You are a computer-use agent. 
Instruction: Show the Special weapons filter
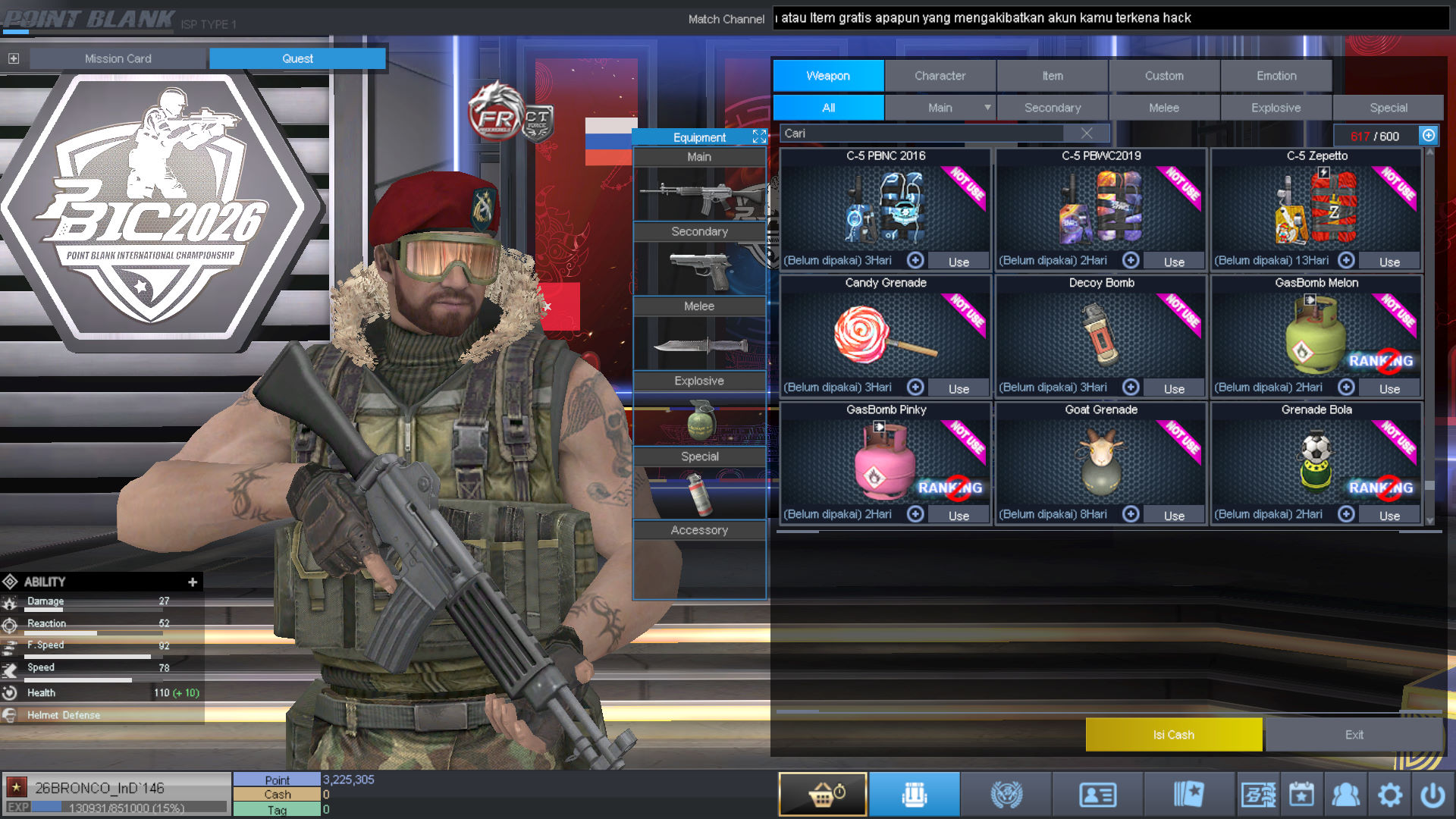(x=1388, y=108)
